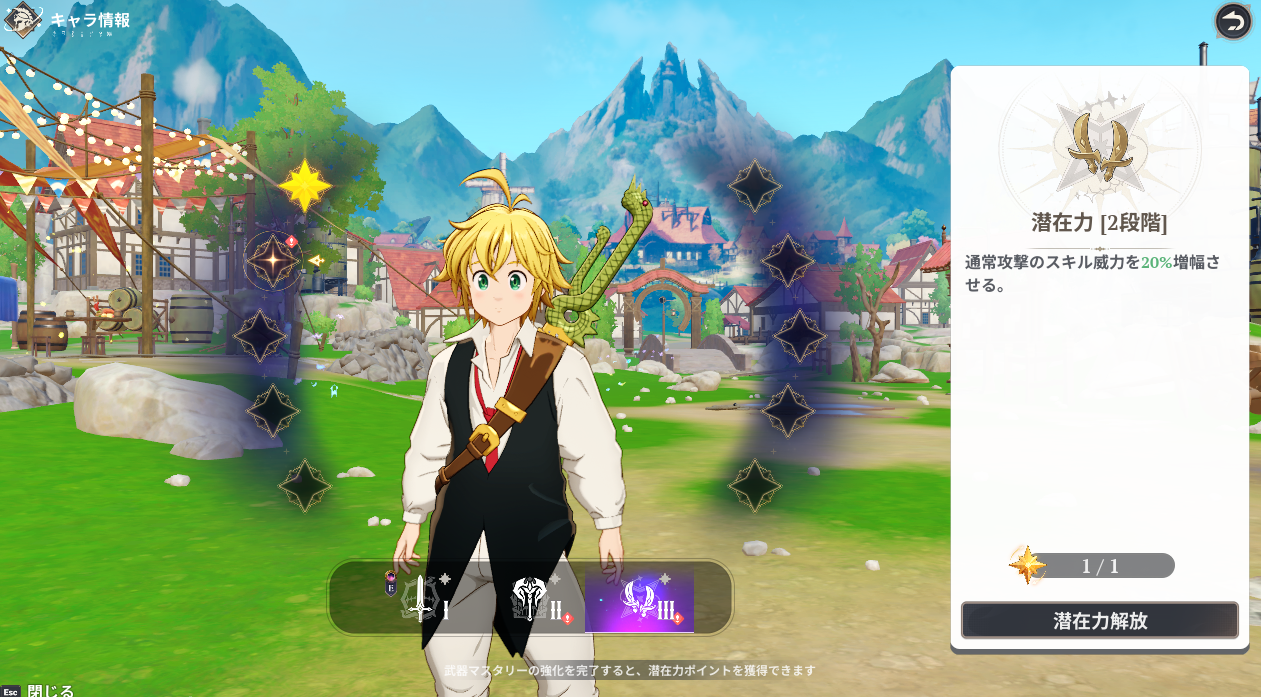Select the circled potential node with red alert

273,260
